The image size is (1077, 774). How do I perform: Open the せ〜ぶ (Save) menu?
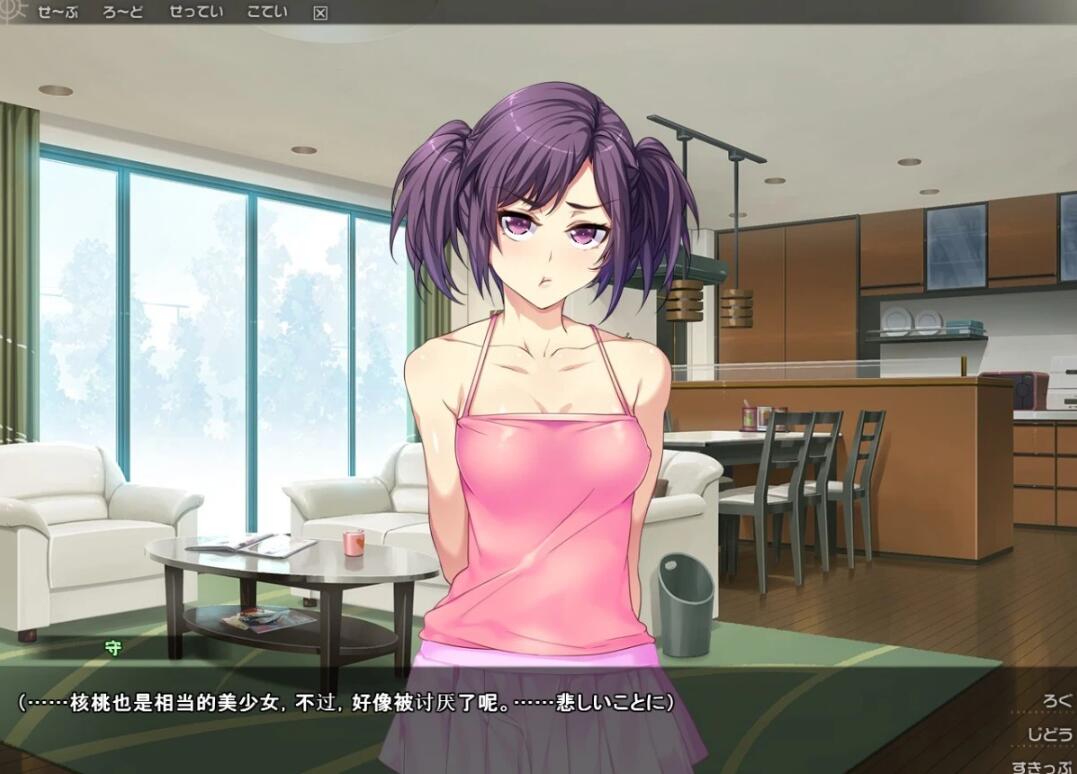[57, 12]
